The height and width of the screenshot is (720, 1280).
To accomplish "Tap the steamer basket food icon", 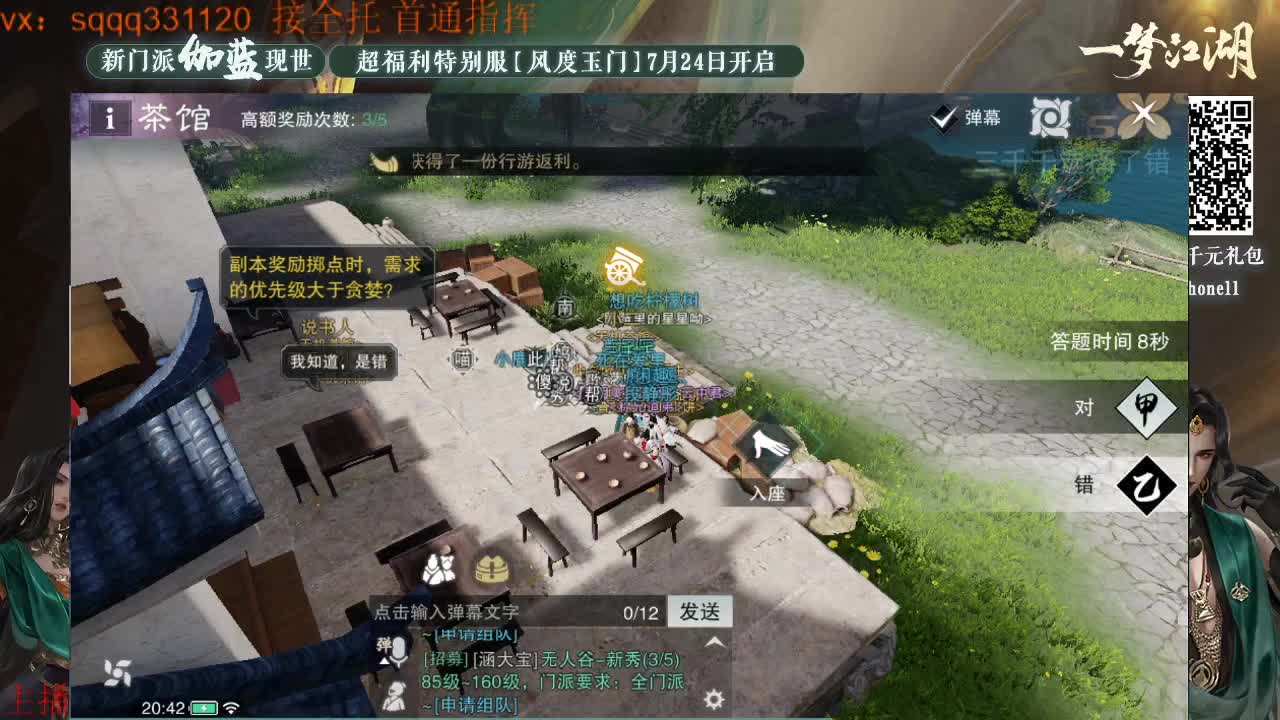I will pyautogui.click(x=490, y=571).
